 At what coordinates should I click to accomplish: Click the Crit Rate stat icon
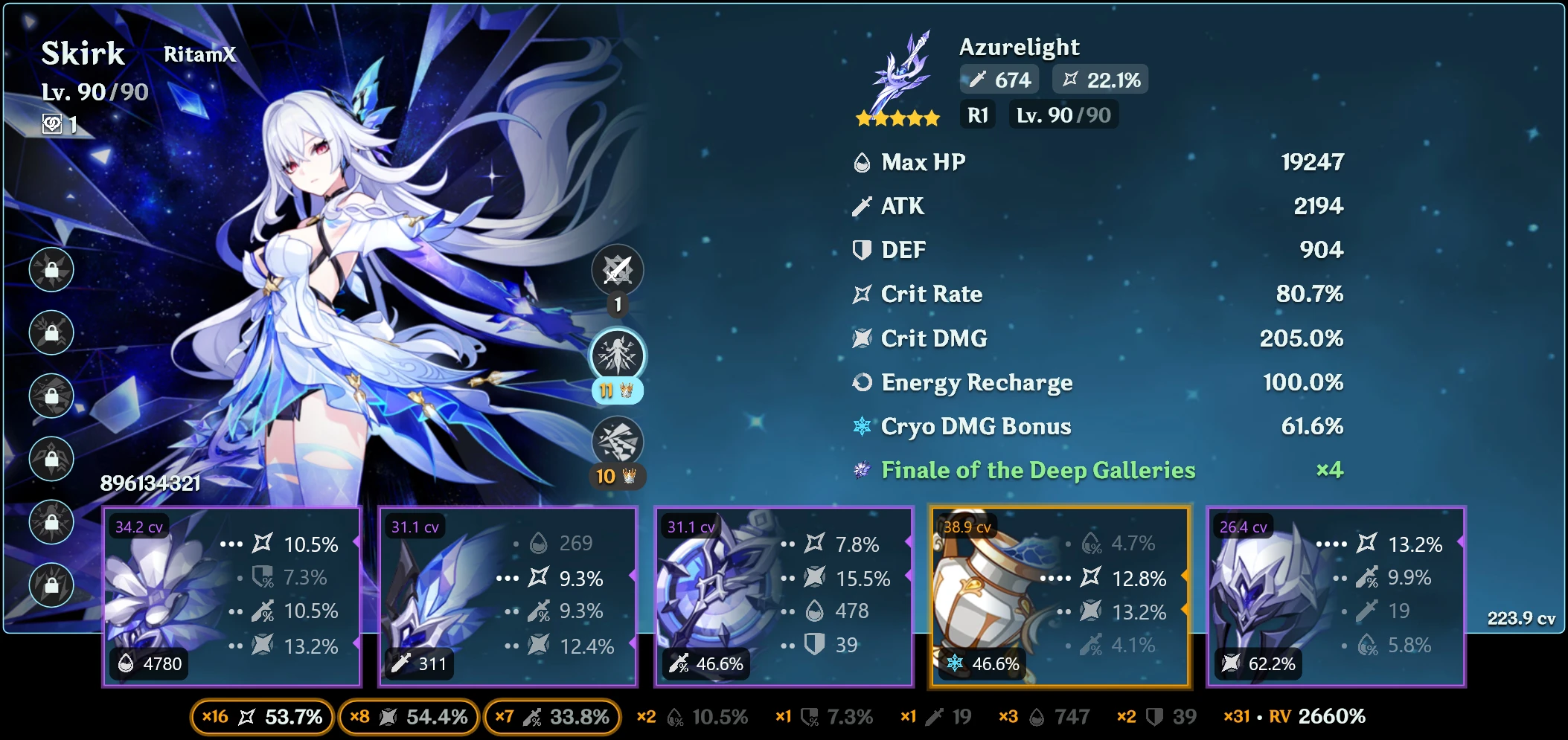tap(860, 294)
